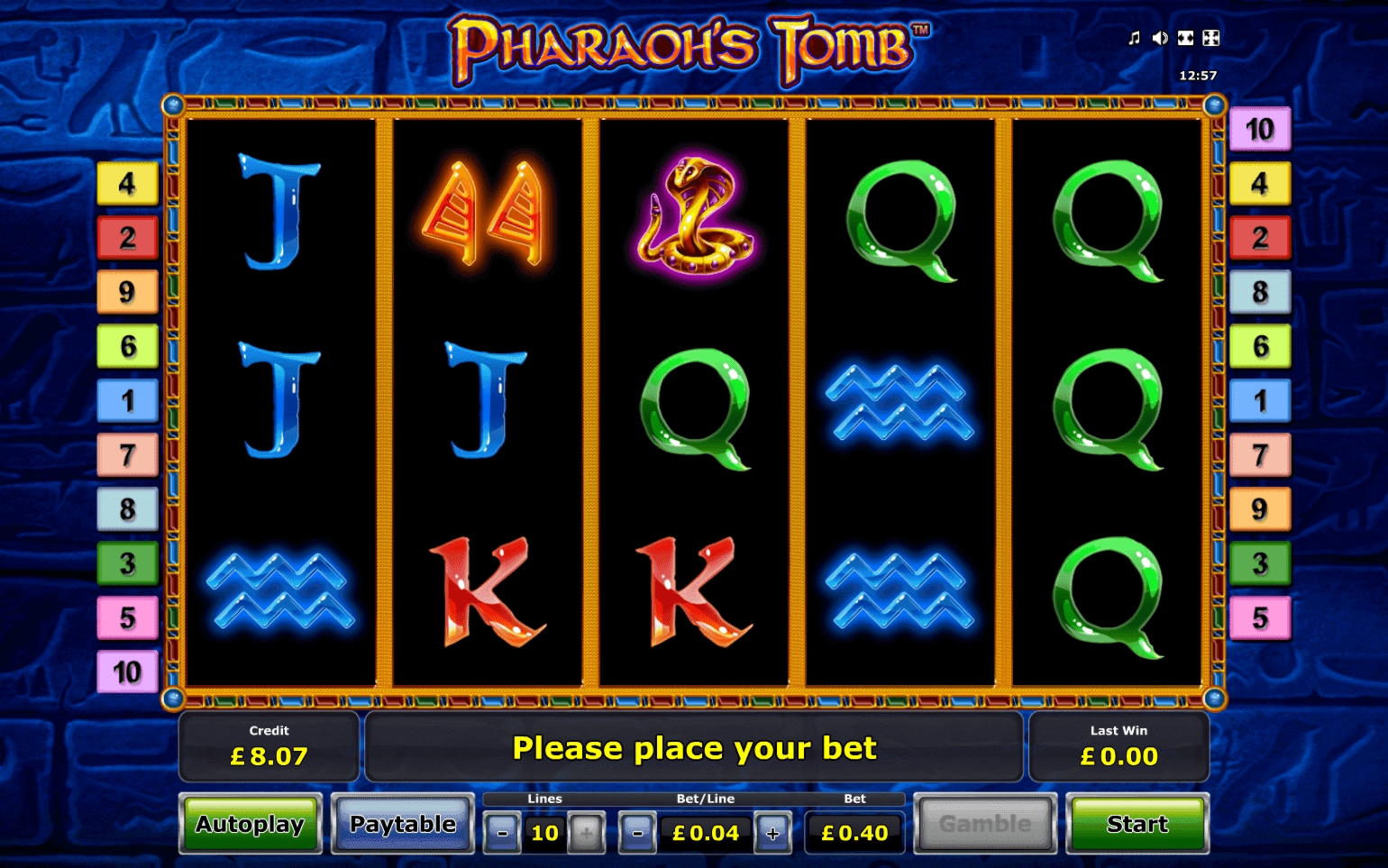Click the screen-resize icon top right
1388x868 pixels.
pyautogui.click(x=1186, y=38)
